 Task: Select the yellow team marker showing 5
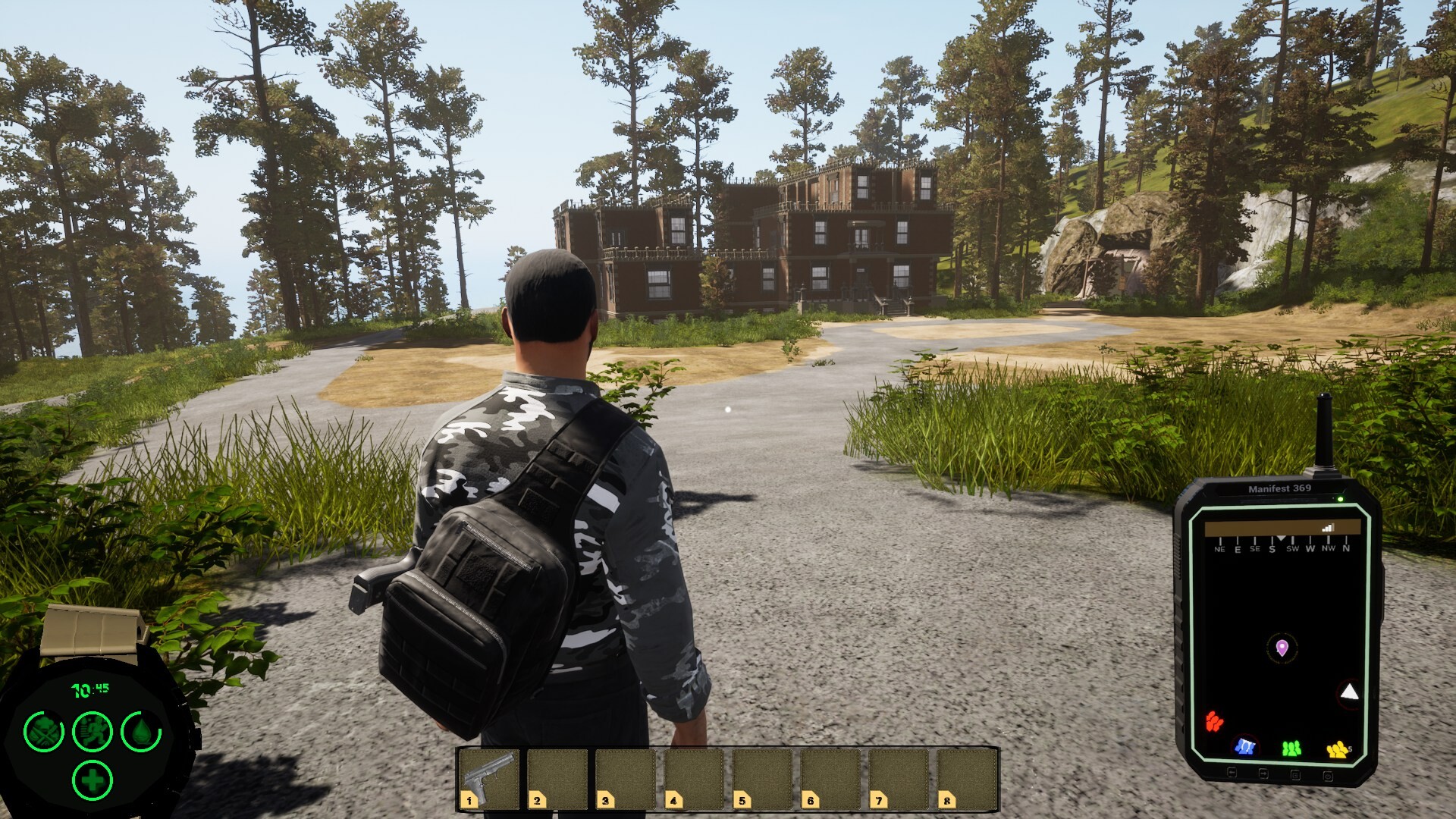[1336, 749]
